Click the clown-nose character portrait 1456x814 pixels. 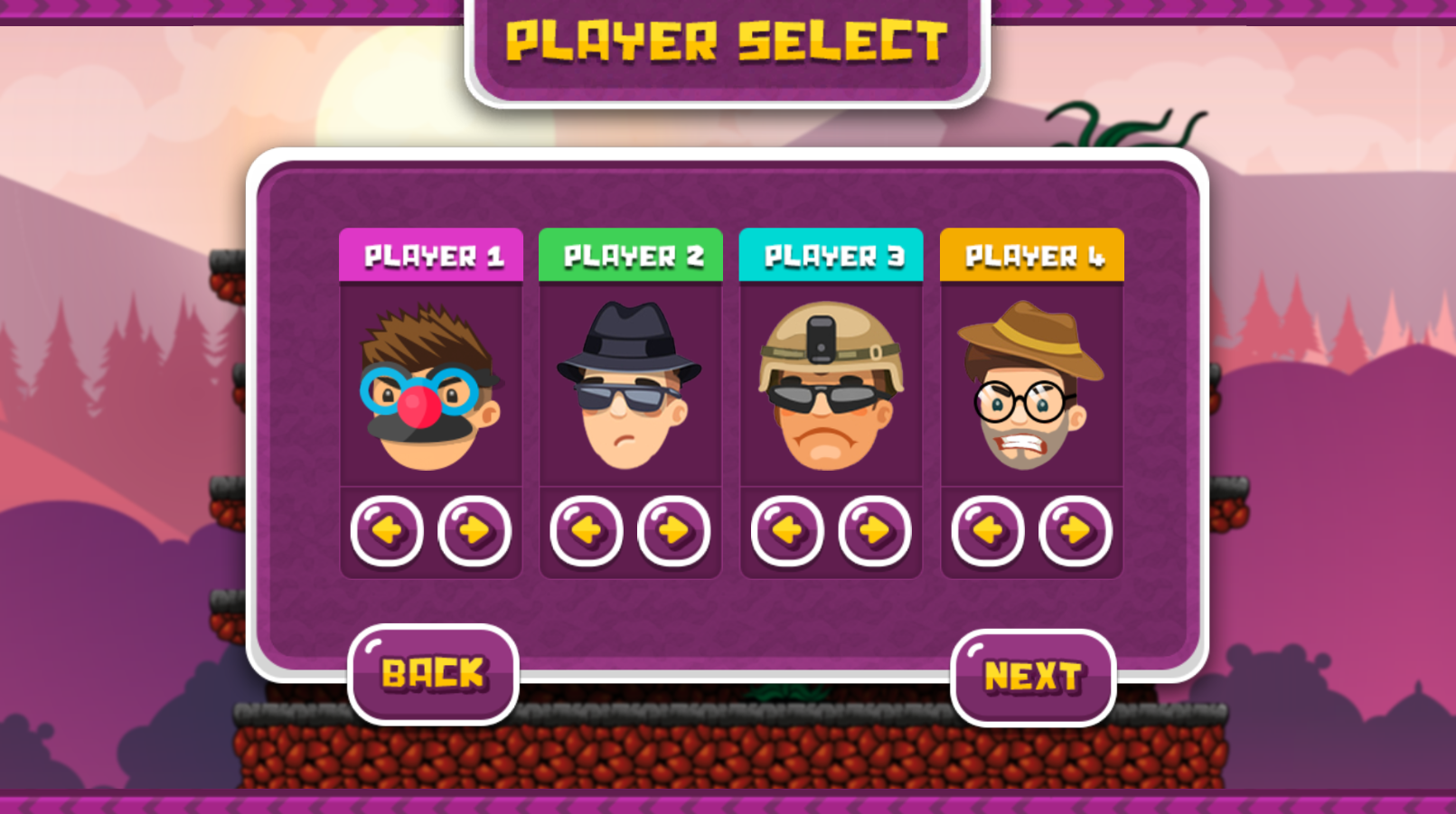click(431, 388)
